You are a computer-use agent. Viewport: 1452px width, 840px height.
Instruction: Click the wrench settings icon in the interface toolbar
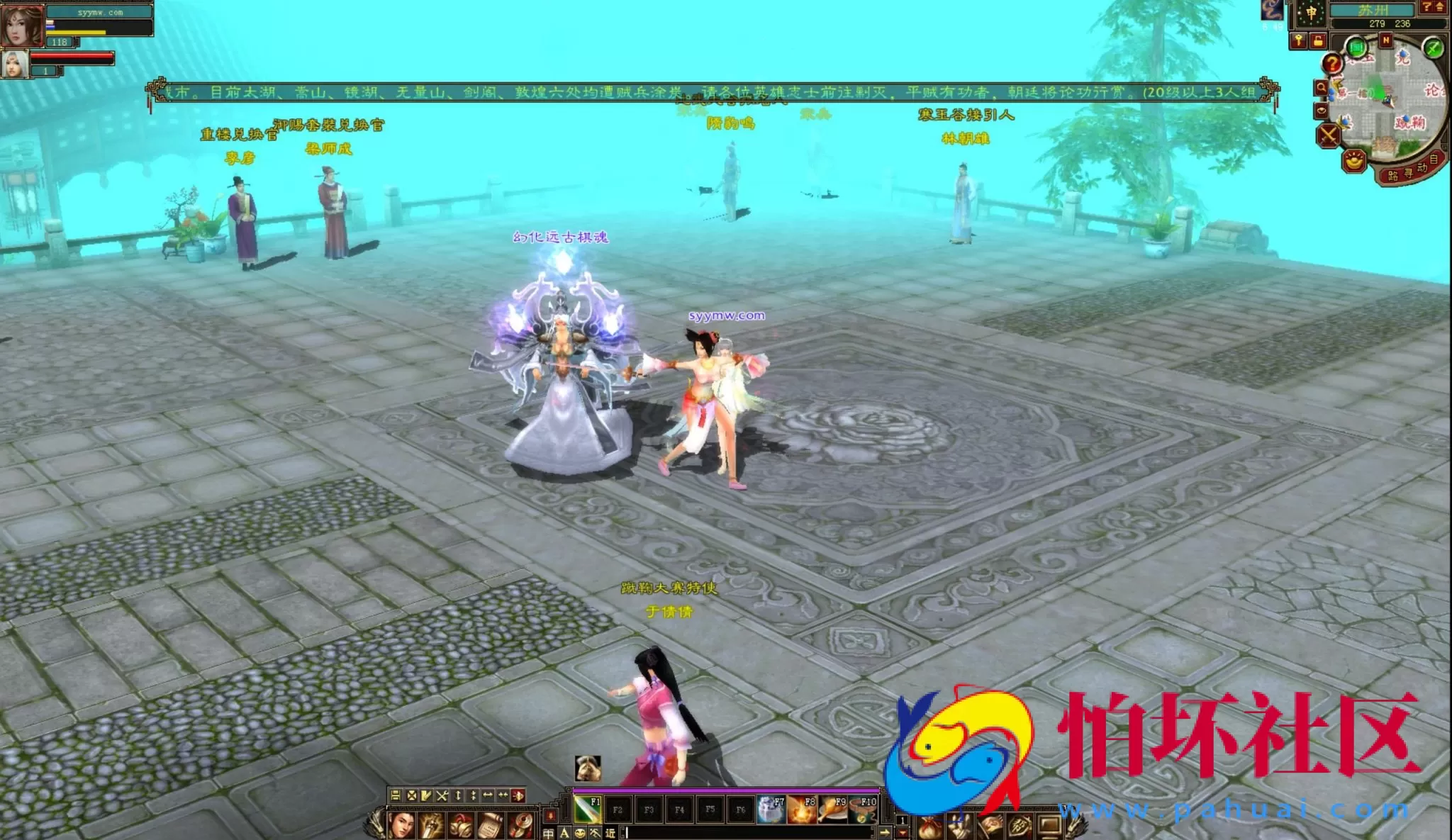pyautogui.click(x=442, y=796)
